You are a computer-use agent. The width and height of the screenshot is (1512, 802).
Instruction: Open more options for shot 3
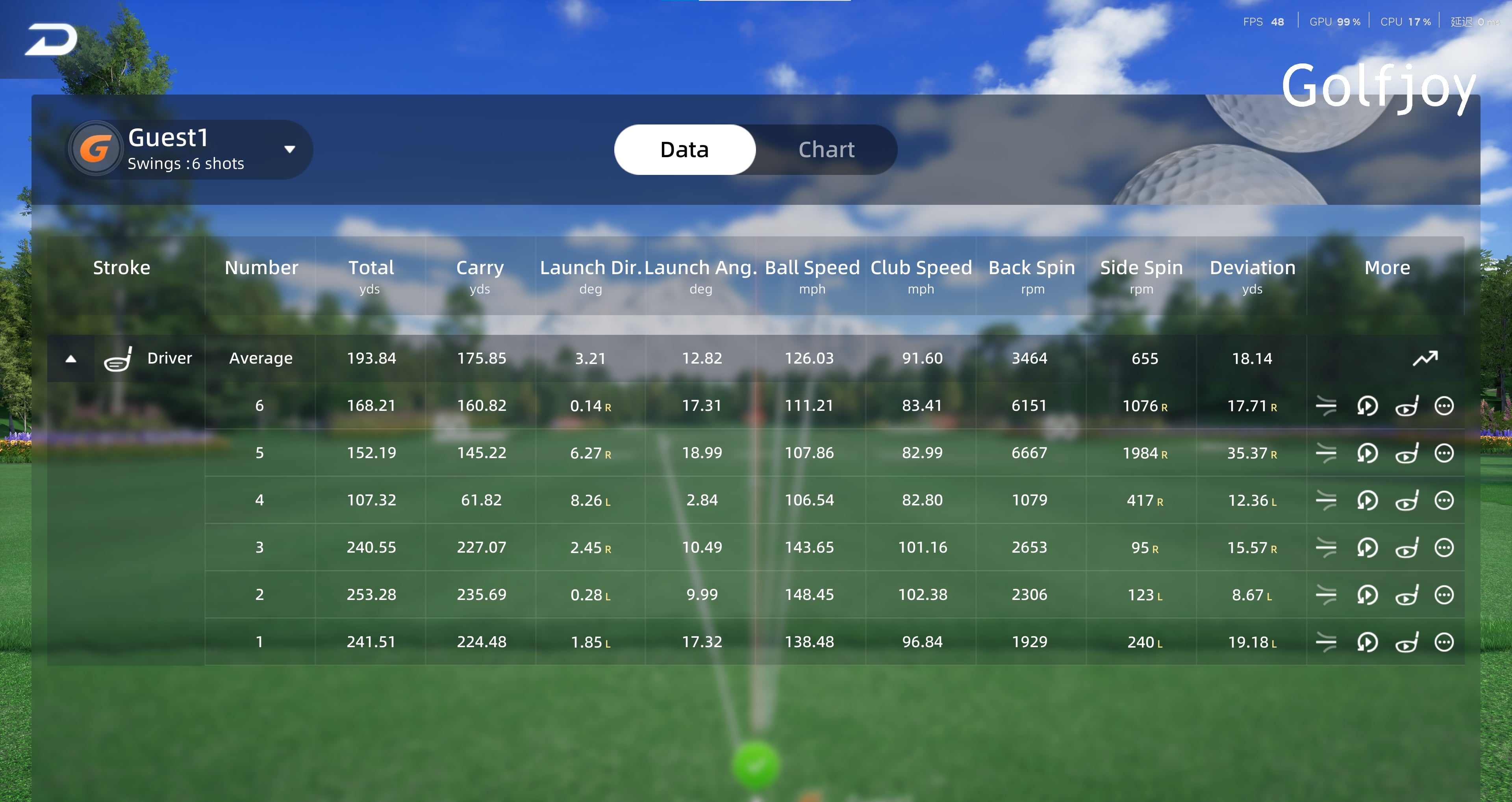click(1444, 548)
